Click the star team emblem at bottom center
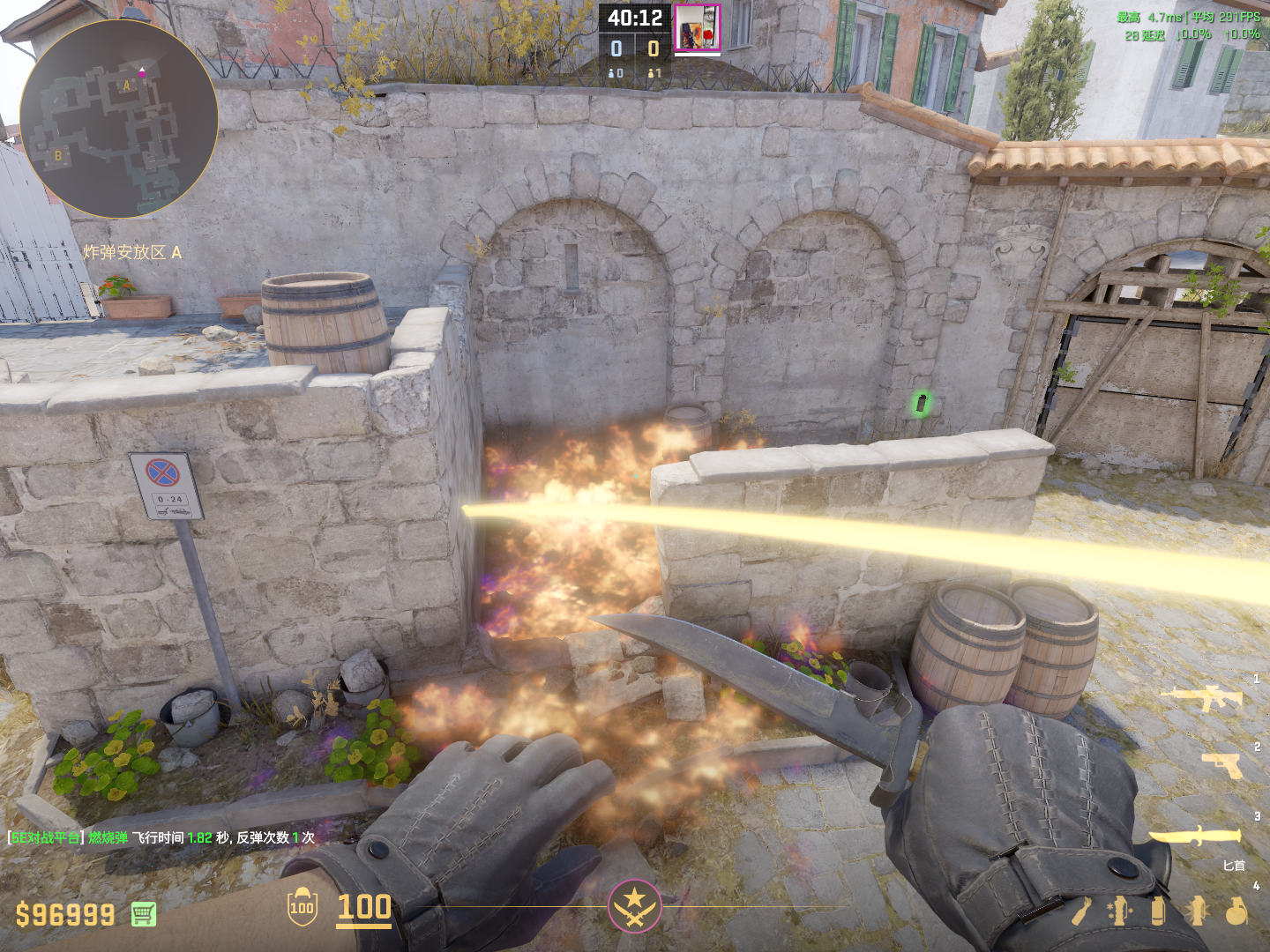Viewport: 1270px width, 952px height. point(634,906)
